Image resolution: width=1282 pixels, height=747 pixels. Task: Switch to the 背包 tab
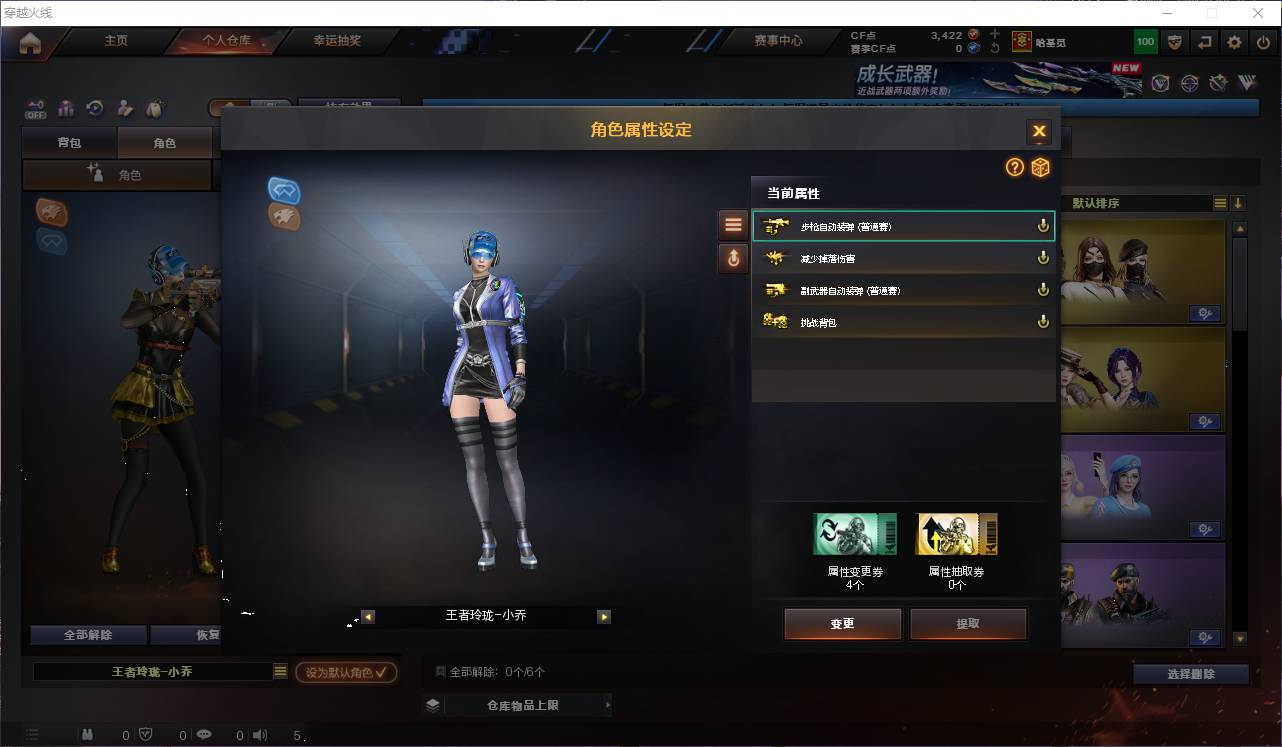click(68, 142)
